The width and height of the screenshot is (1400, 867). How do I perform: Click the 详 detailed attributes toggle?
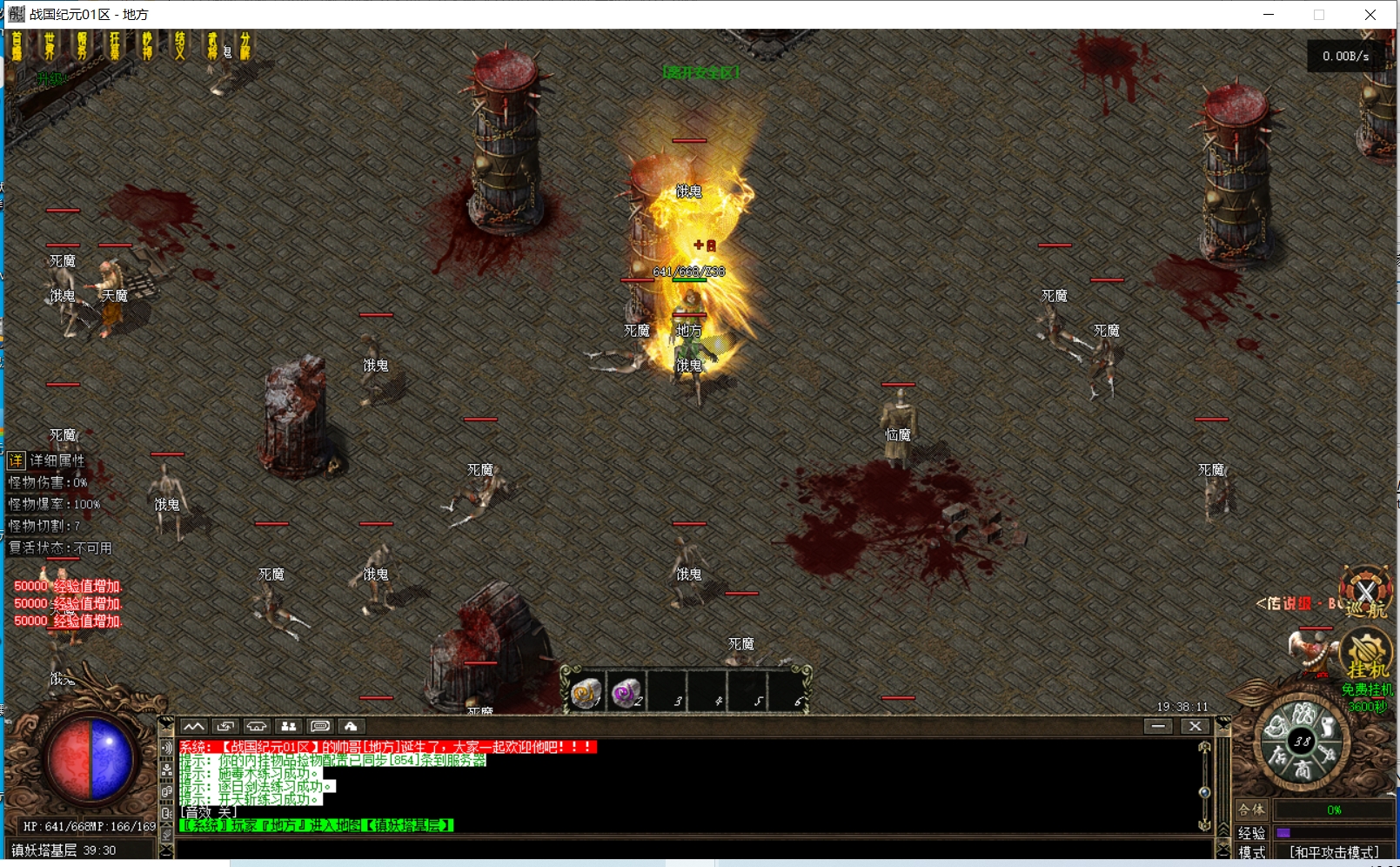pos(16,460)
